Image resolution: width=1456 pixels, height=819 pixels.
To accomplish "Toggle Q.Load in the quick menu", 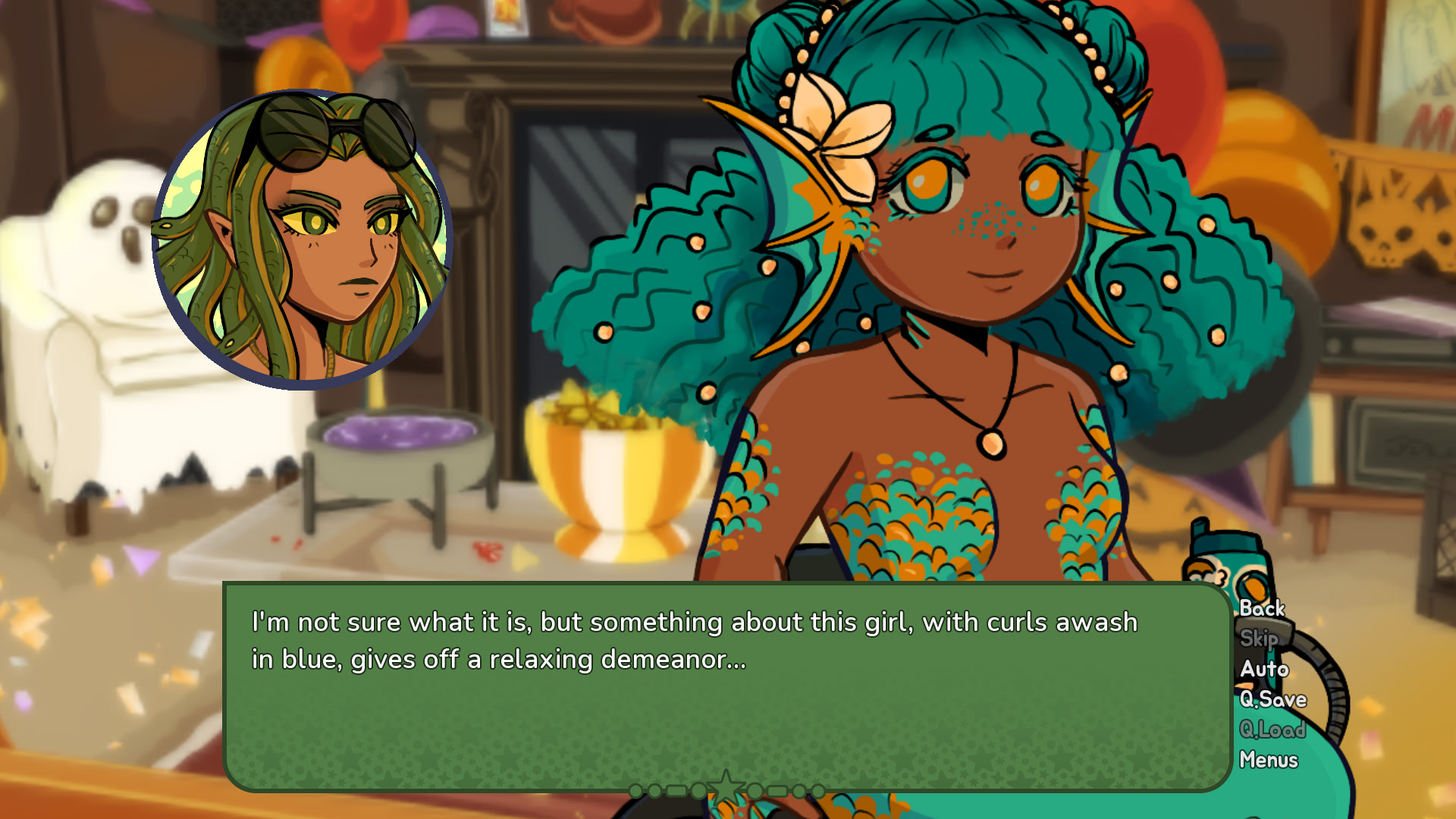I will click(x=1271, y=730).
